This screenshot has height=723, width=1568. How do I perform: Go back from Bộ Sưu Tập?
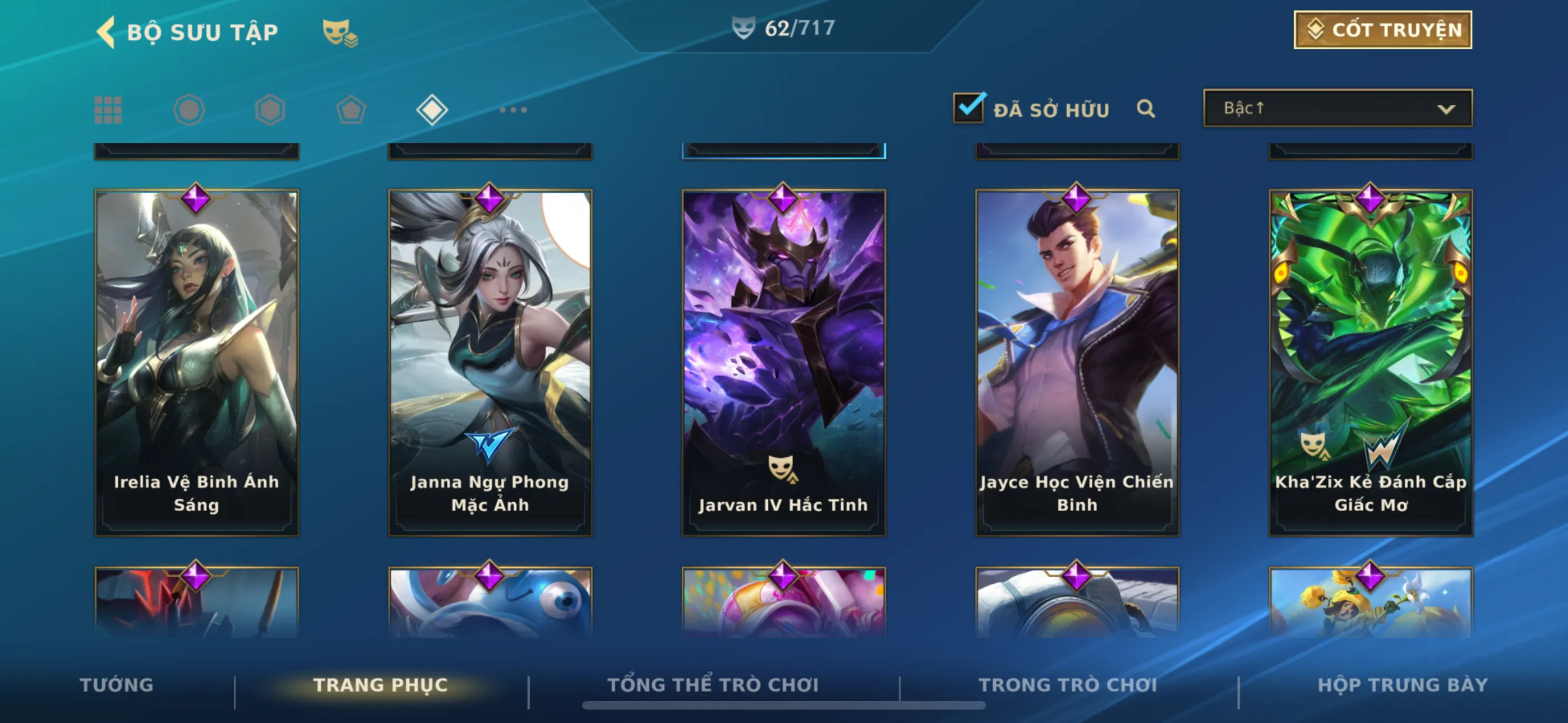(x=107, y=31)
